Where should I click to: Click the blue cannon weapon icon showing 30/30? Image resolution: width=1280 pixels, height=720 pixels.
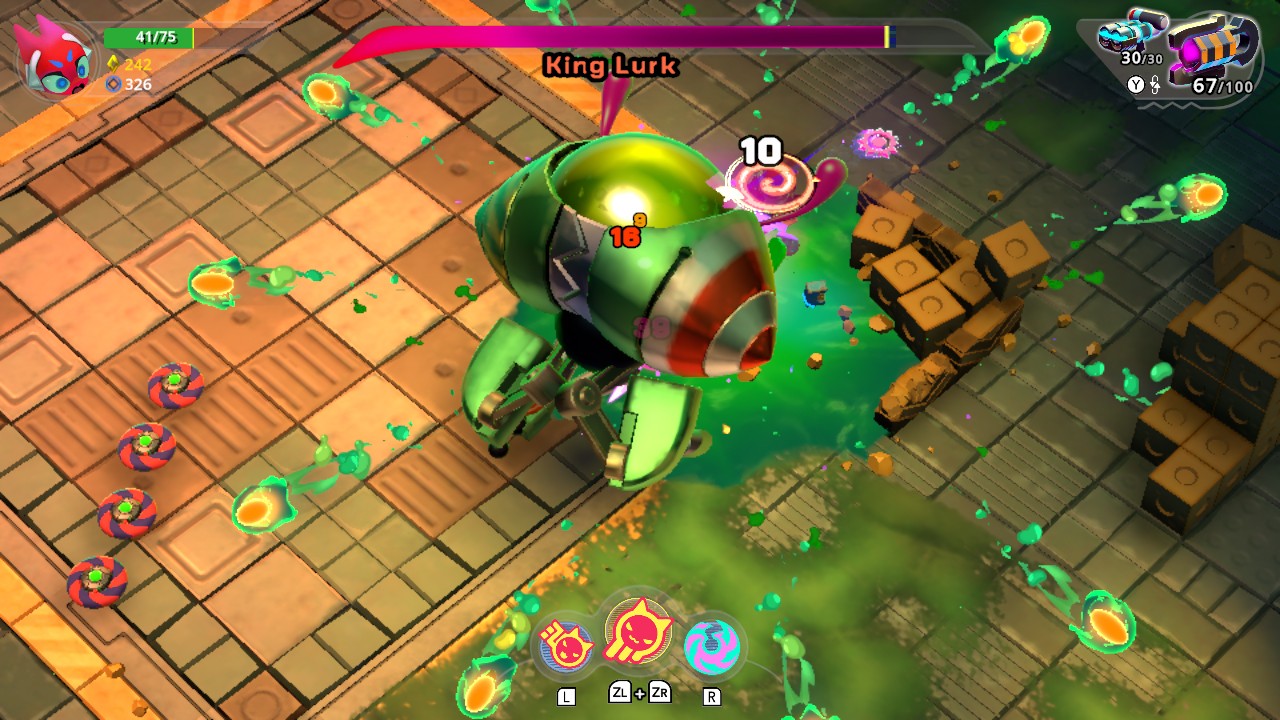coord(1127,32)
